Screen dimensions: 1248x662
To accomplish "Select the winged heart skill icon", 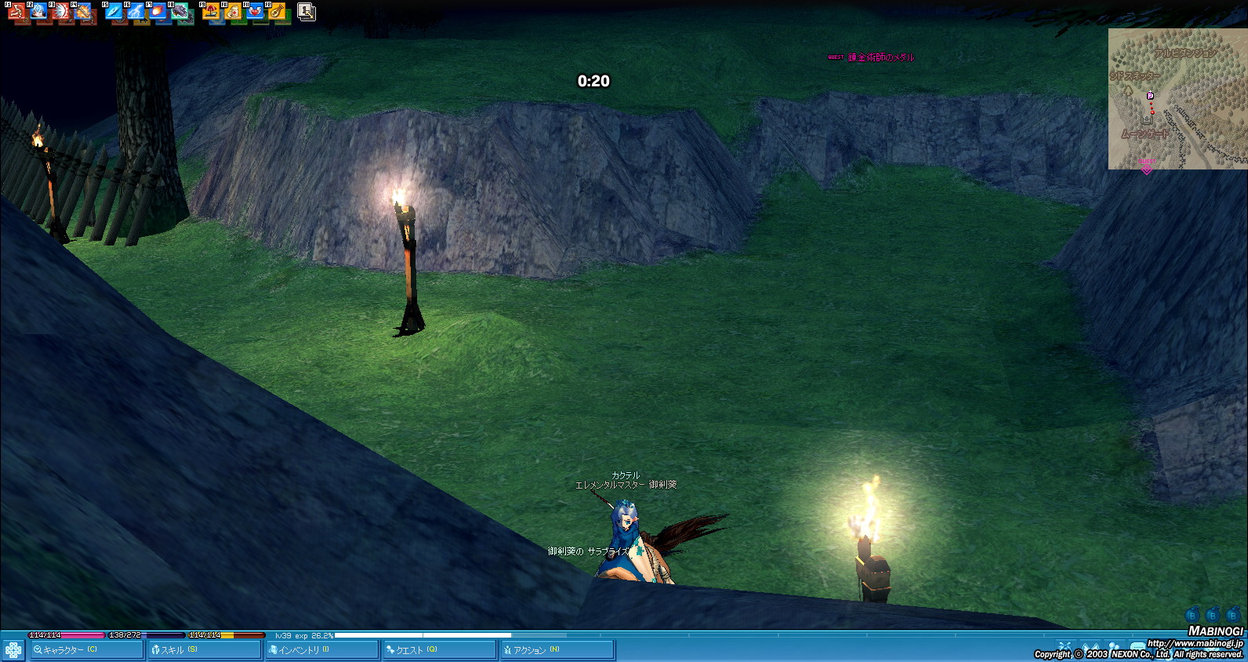I will click(254, 11).
